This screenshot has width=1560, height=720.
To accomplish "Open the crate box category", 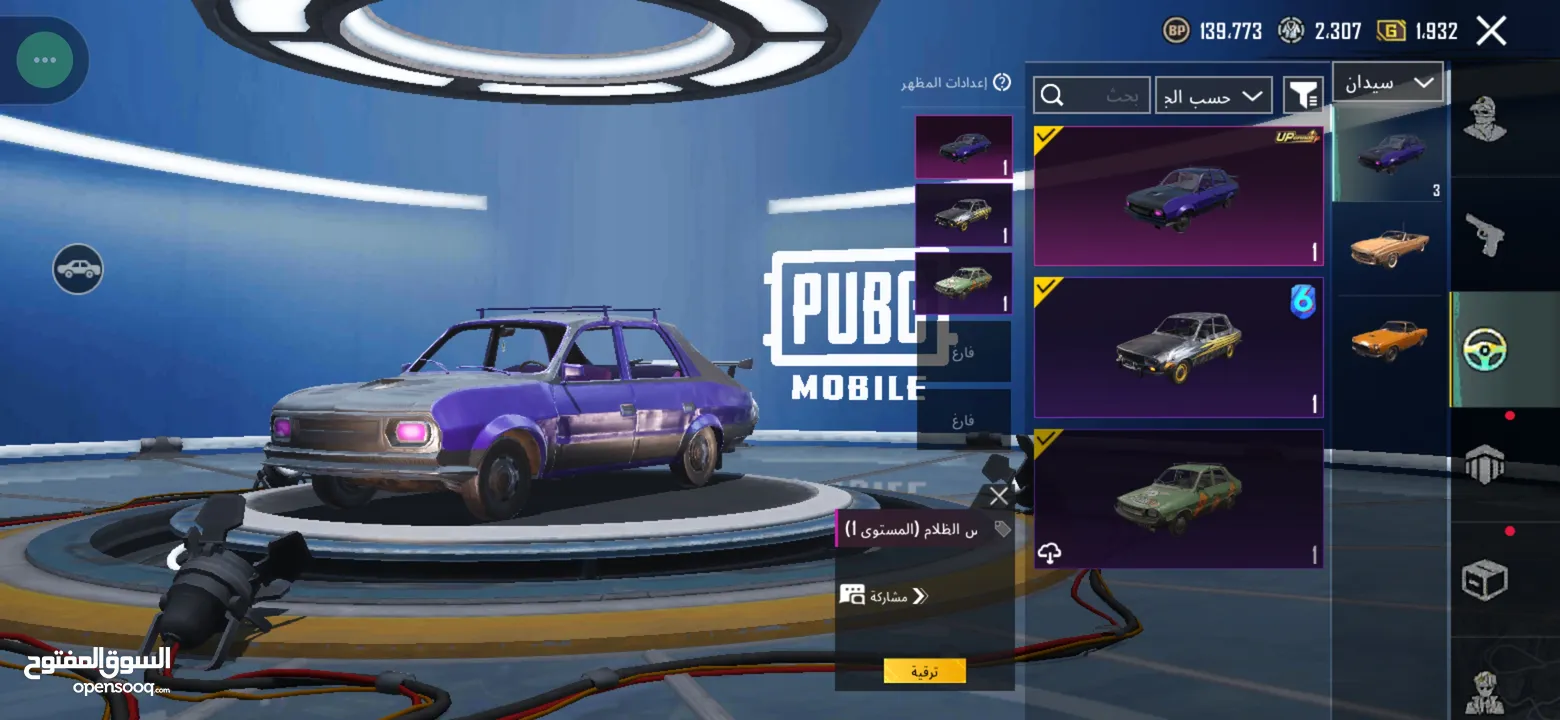I will click(1485, 579).
